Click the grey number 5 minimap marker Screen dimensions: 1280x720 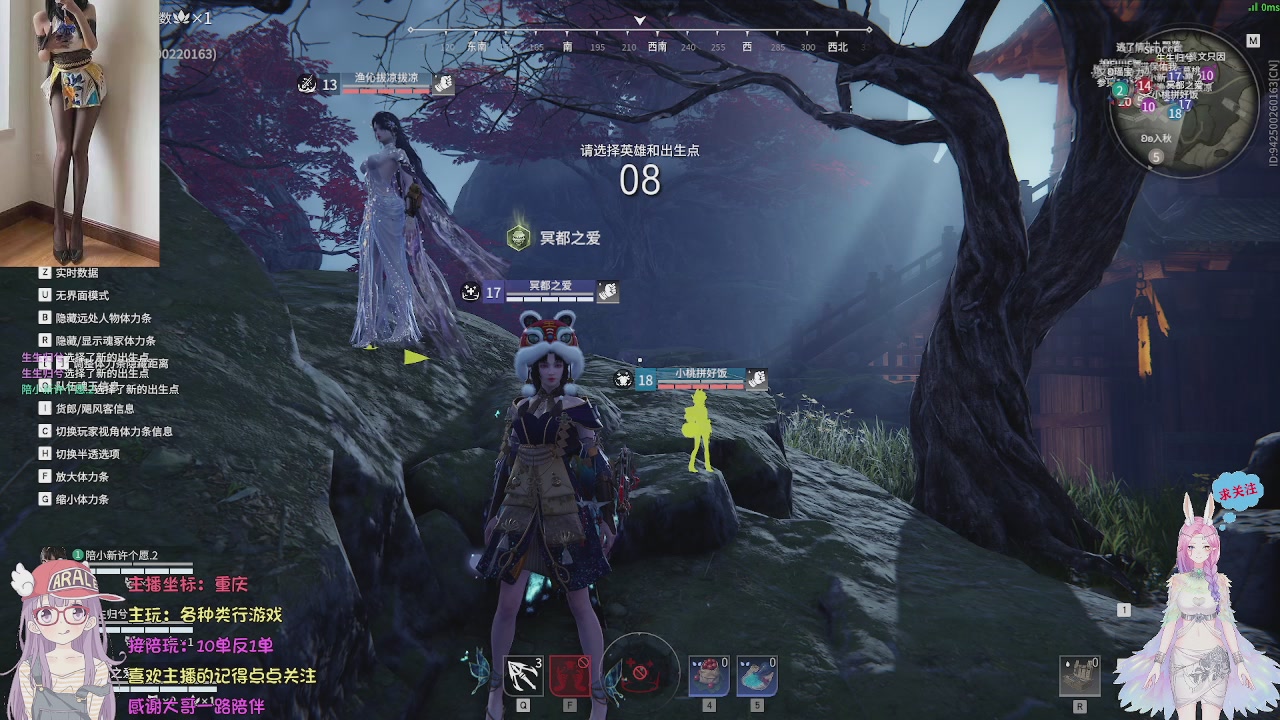pos(1156,157)
